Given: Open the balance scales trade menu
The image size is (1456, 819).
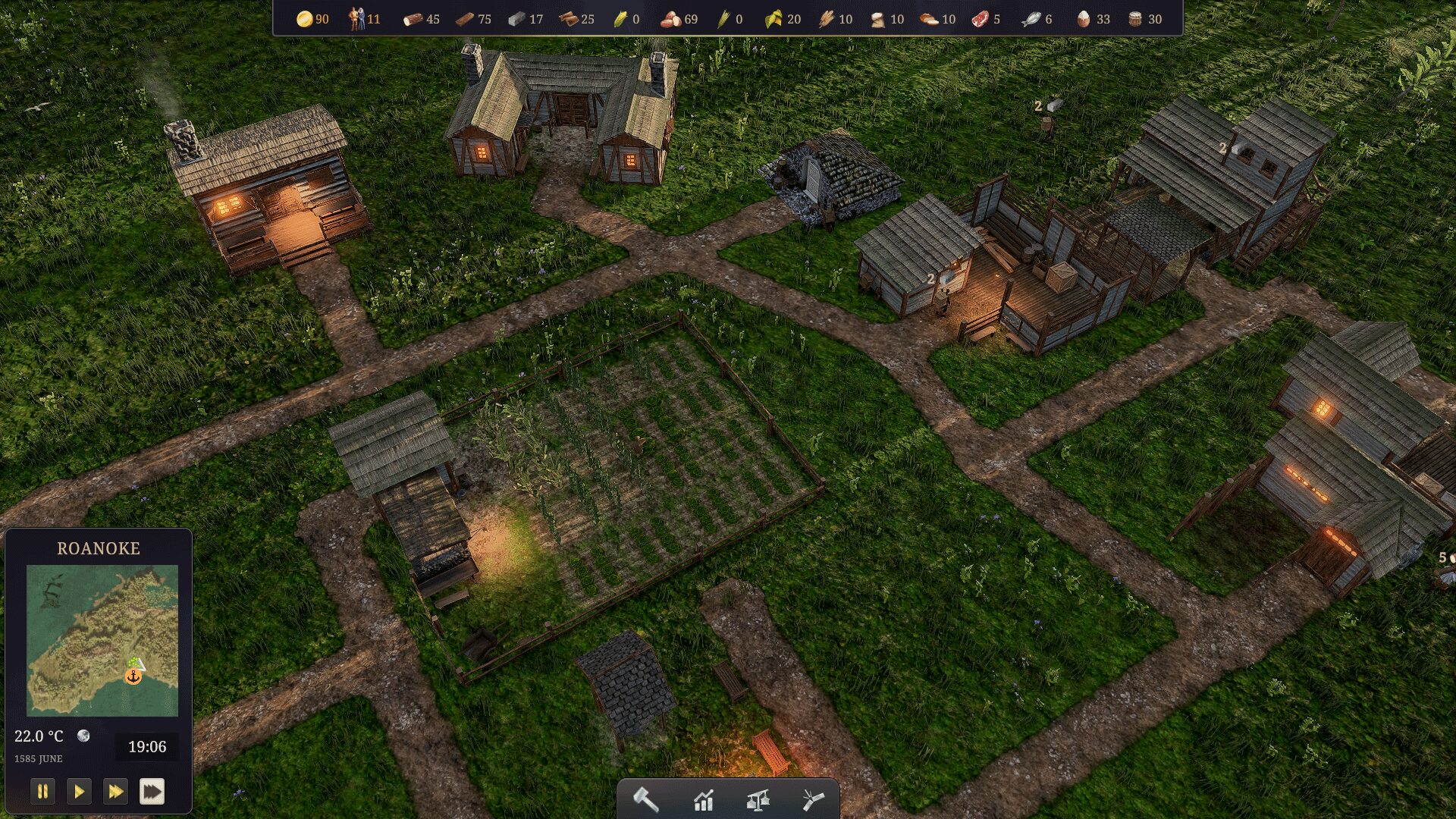Looking at the screenshot, I should pyautogui.click(x=758, y=800).
